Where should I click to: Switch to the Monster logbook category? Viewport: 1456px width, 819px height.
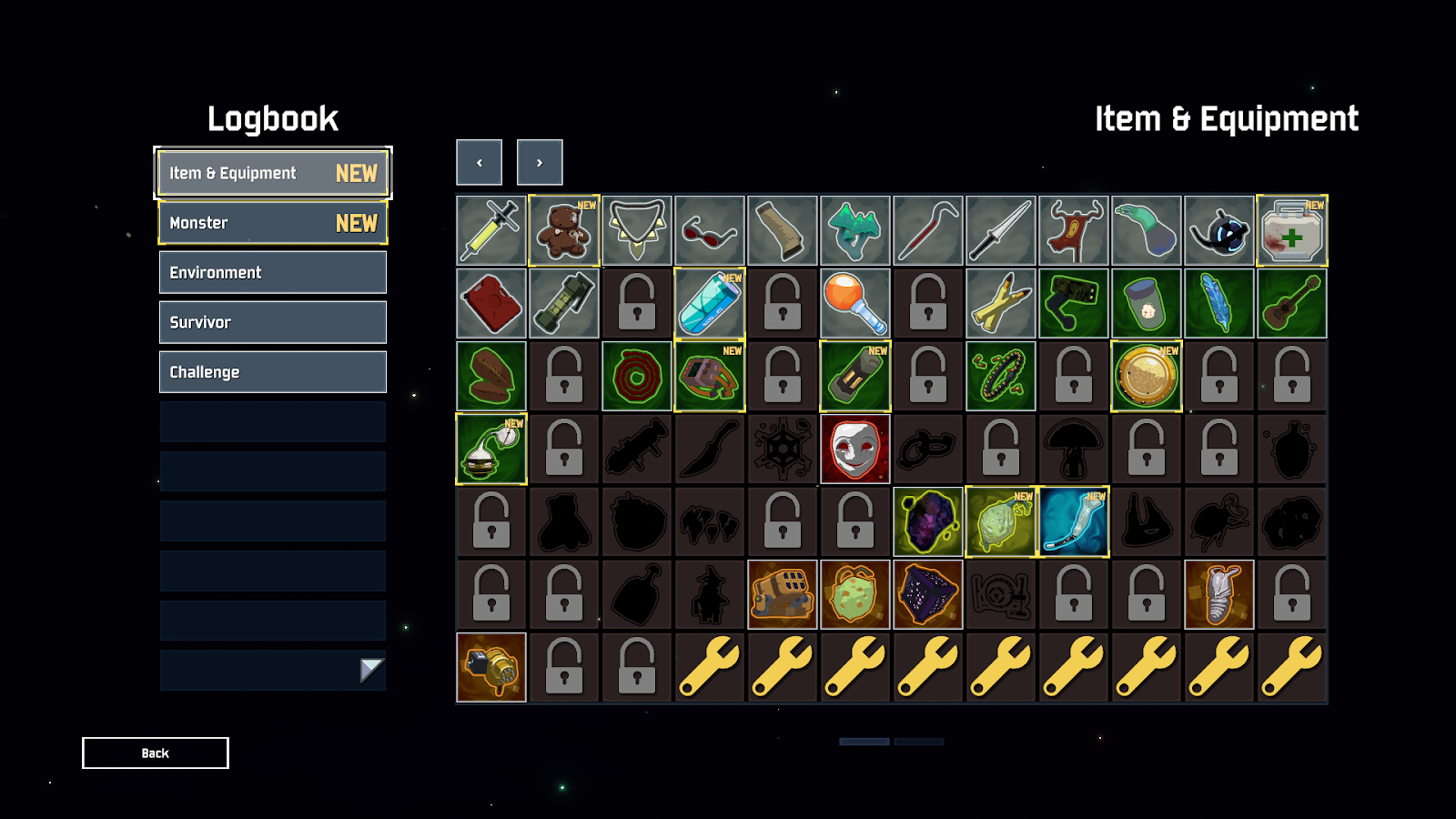[273, 223]
